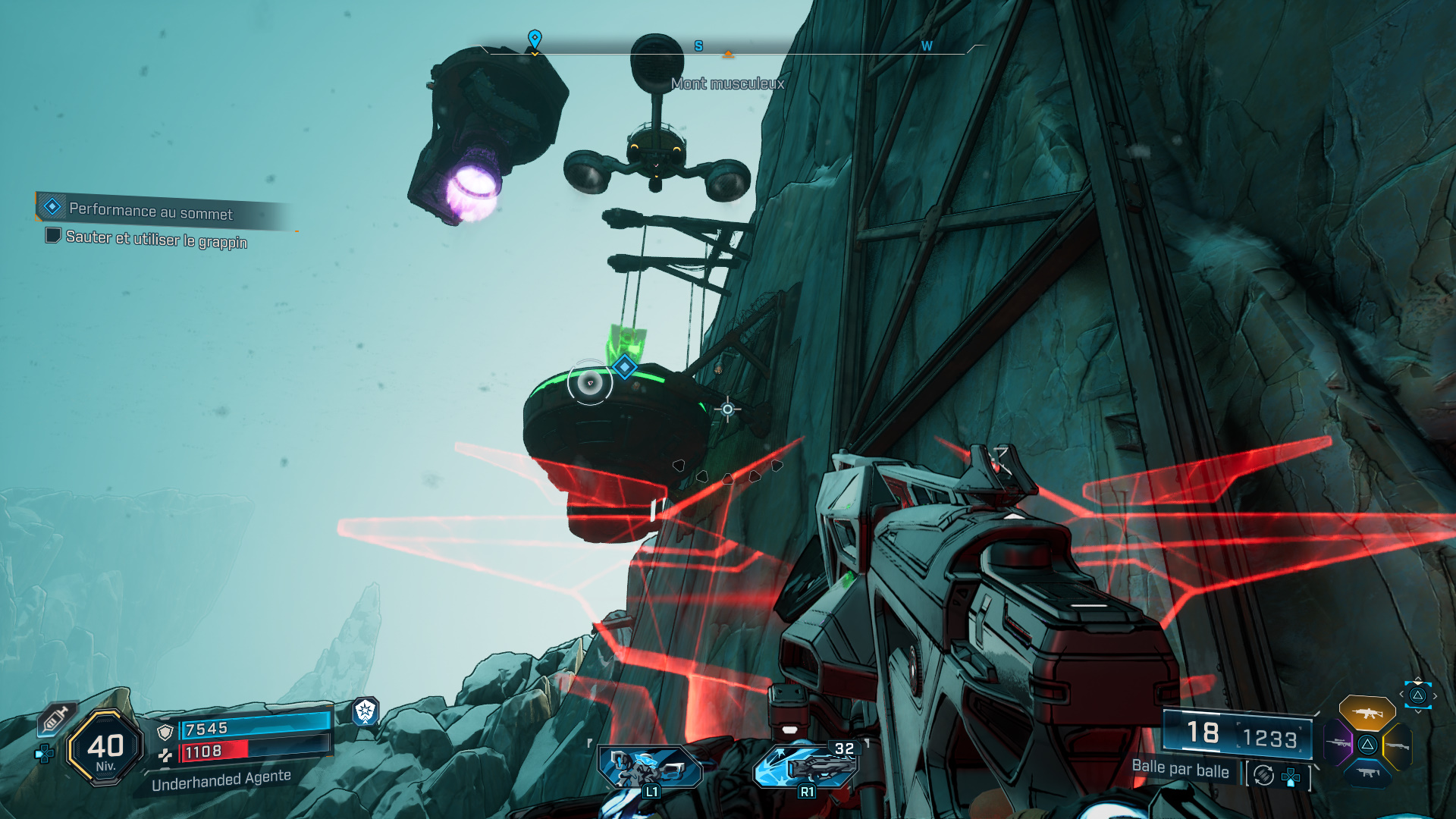Viewport: 1456px width, 819px height.
Task: Click the blue waypoint pin on the compass
Action: point(535,38)
